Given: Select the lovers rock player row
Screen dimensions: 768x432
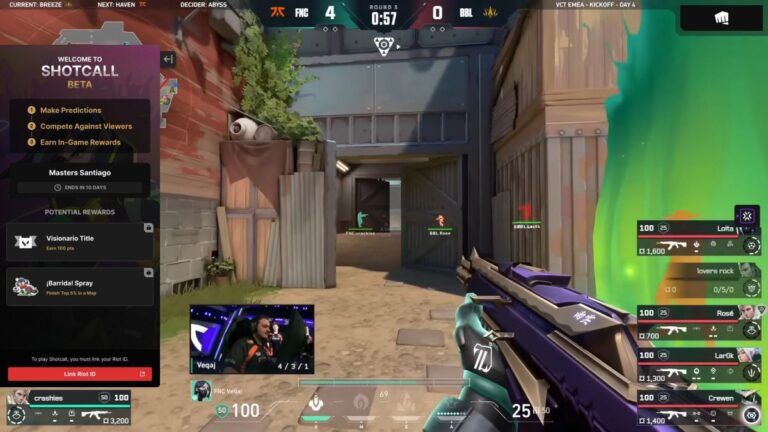Looking at the screenshot, I should pos(698,281).
